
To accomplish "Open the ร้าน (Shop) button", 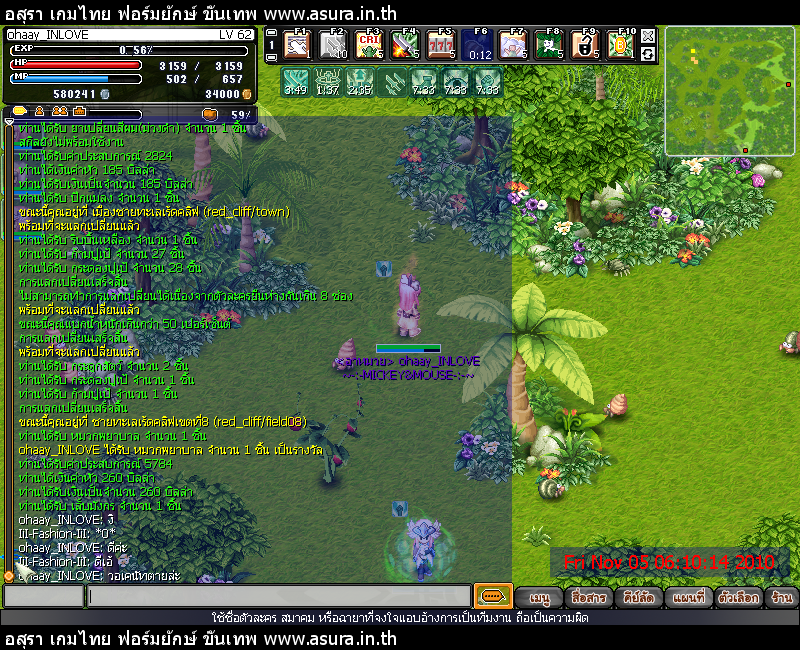I will [782, 598].
